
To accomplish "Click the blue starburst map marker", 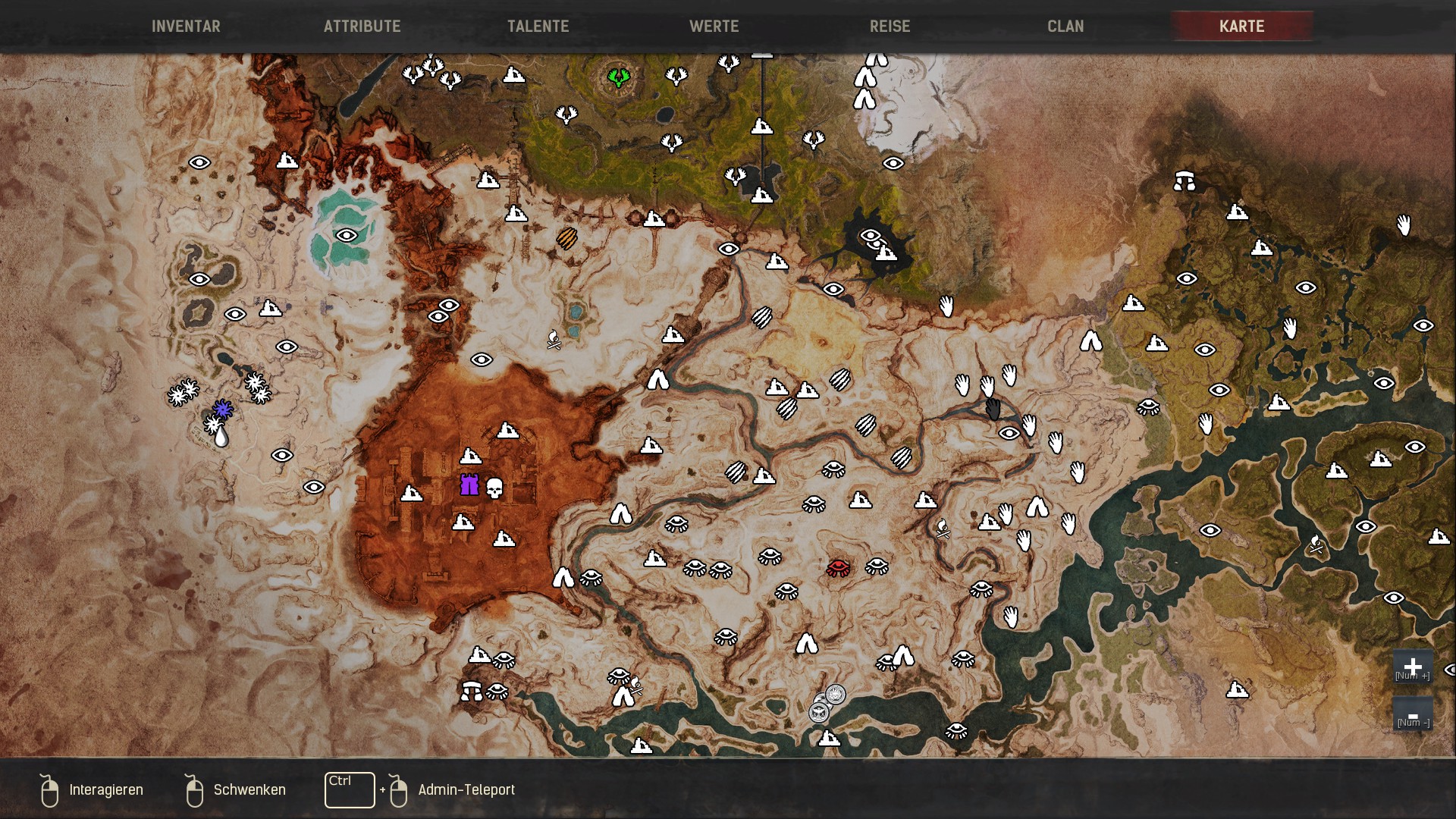I will point(222,409).
